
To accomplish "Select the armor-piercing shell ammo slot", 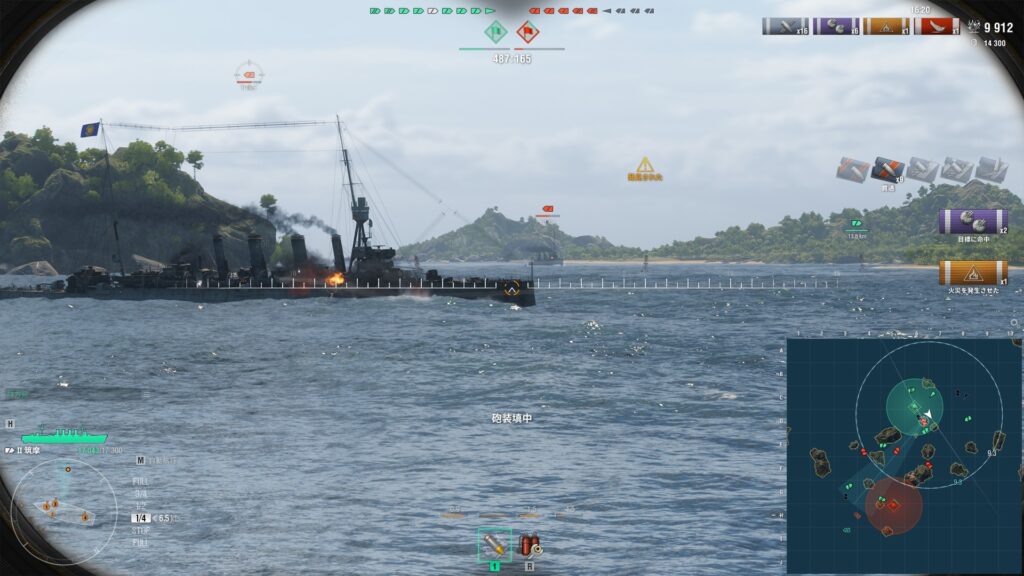I will 494,544.
